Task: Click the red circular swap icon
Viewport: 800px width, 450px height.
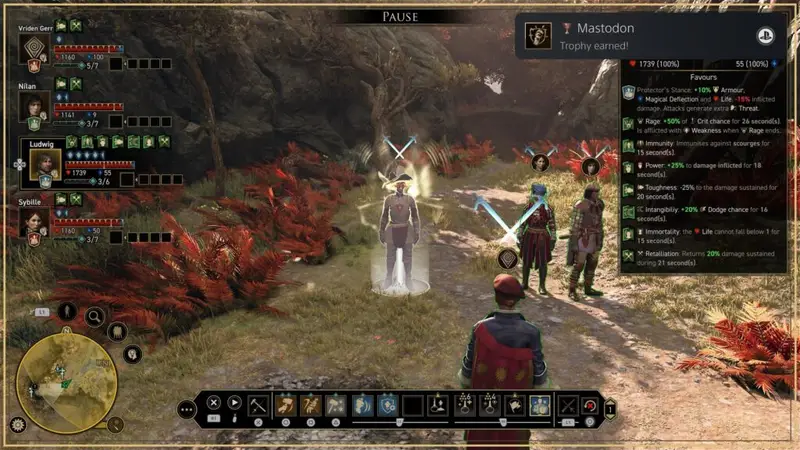Action: (x=590, y=405)
